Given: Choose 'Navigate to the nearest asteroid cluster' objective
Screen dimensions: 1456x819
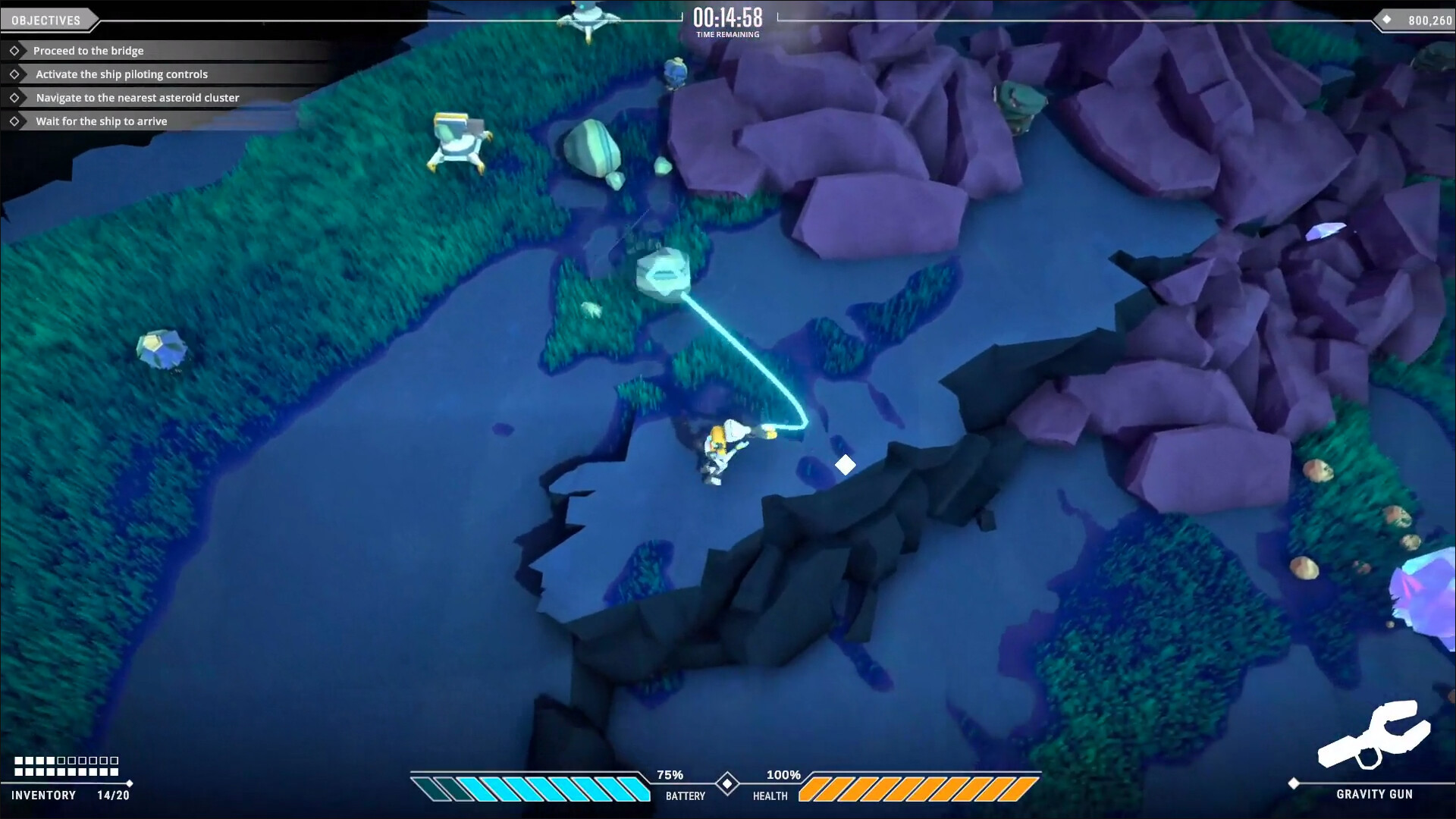Looking at the screenshot, I should click(137, 98).
